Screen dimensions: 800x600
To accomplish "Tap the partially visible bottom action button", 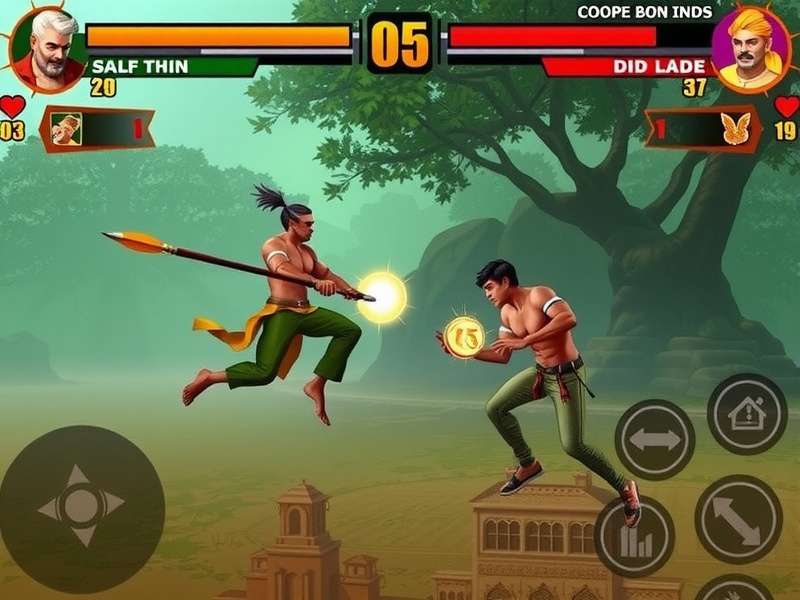I will [x=734, y=590].
